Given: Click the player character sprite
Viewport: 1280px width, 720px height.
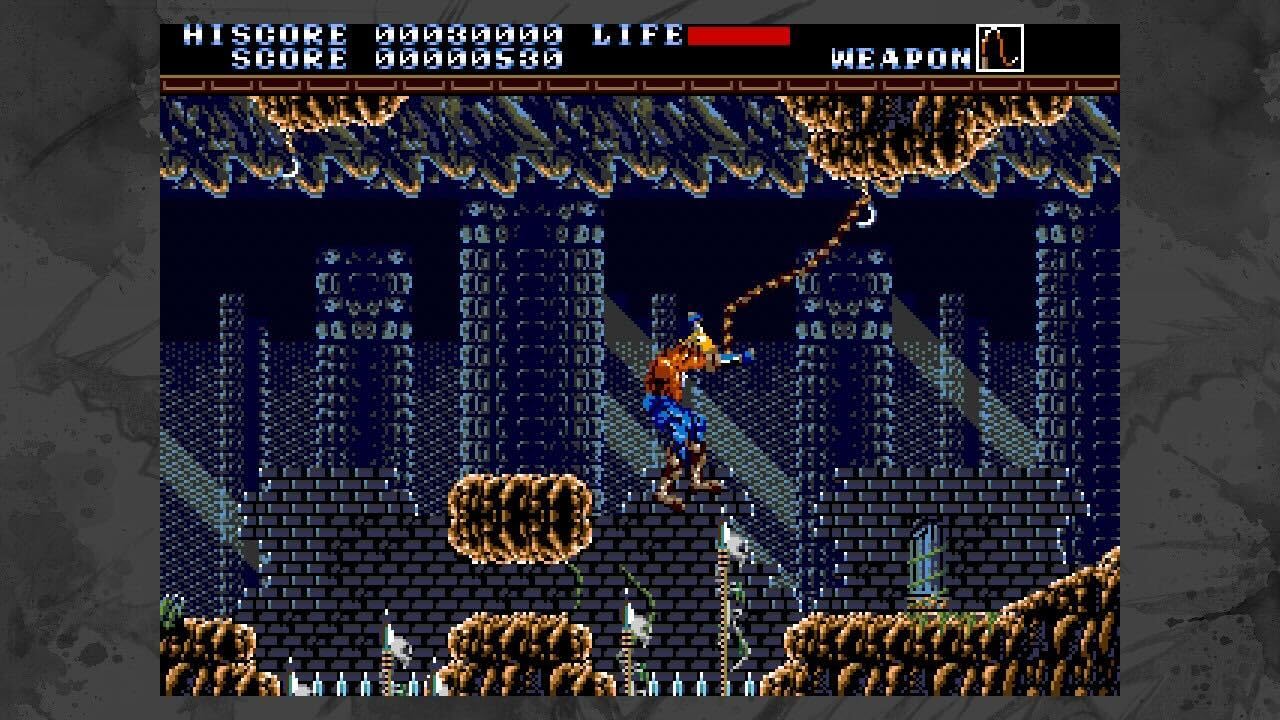Looking at the screenshot, I should tap(690, 400).
